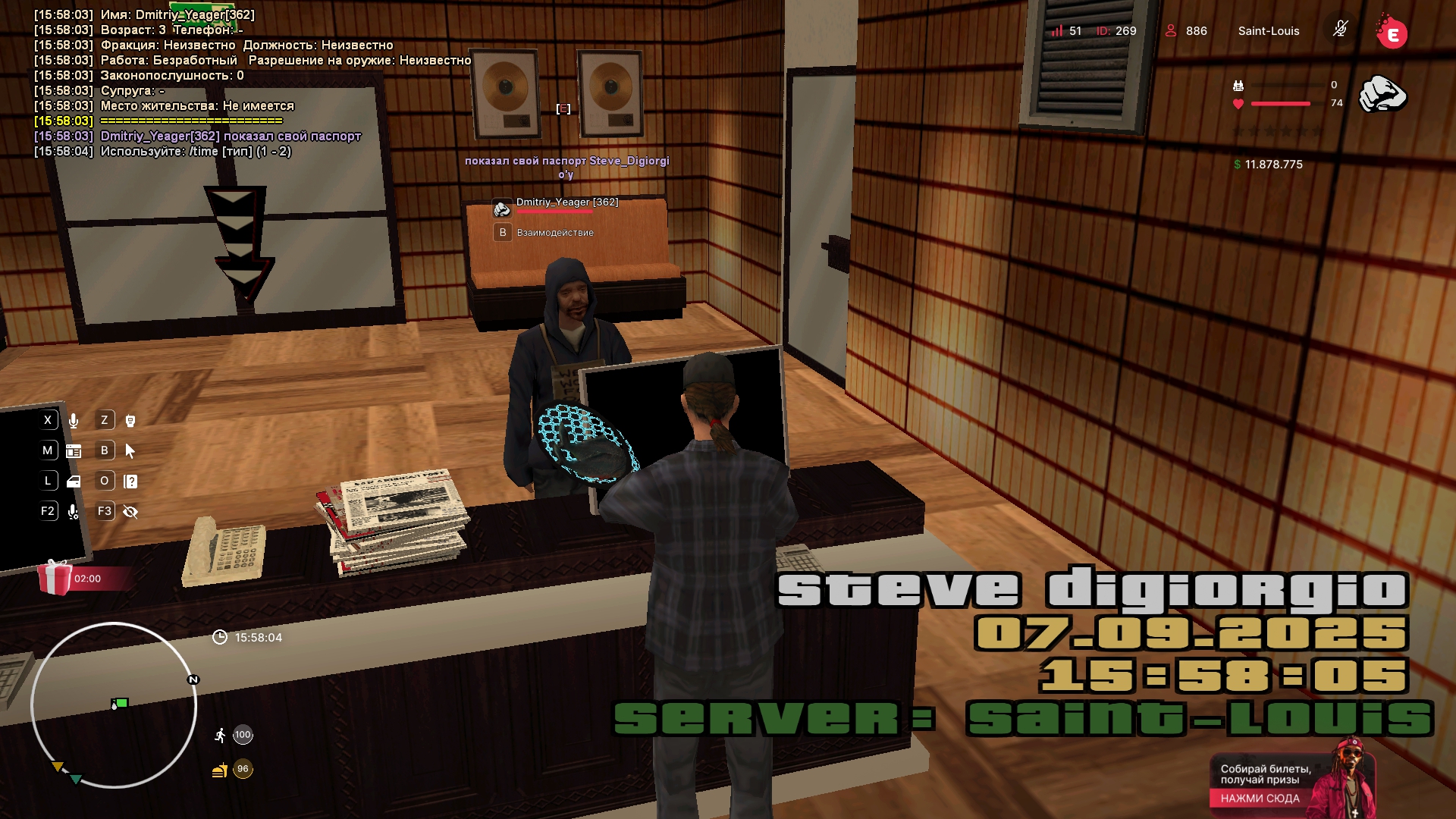This screenshot has width=1456, height=819.
Task: Click the circular radar minimap
Action: 114,705
